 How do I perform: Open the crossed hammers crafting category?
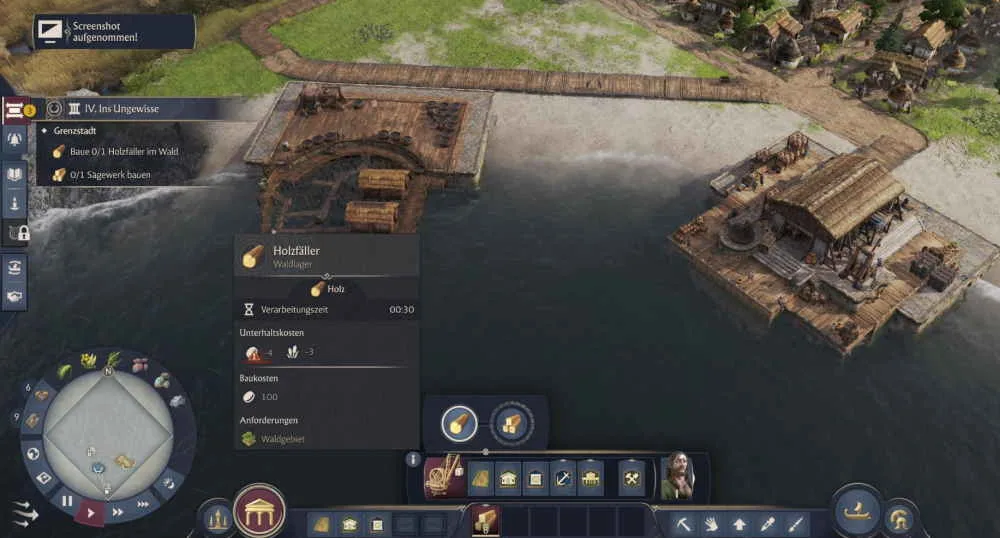(632, 479)
